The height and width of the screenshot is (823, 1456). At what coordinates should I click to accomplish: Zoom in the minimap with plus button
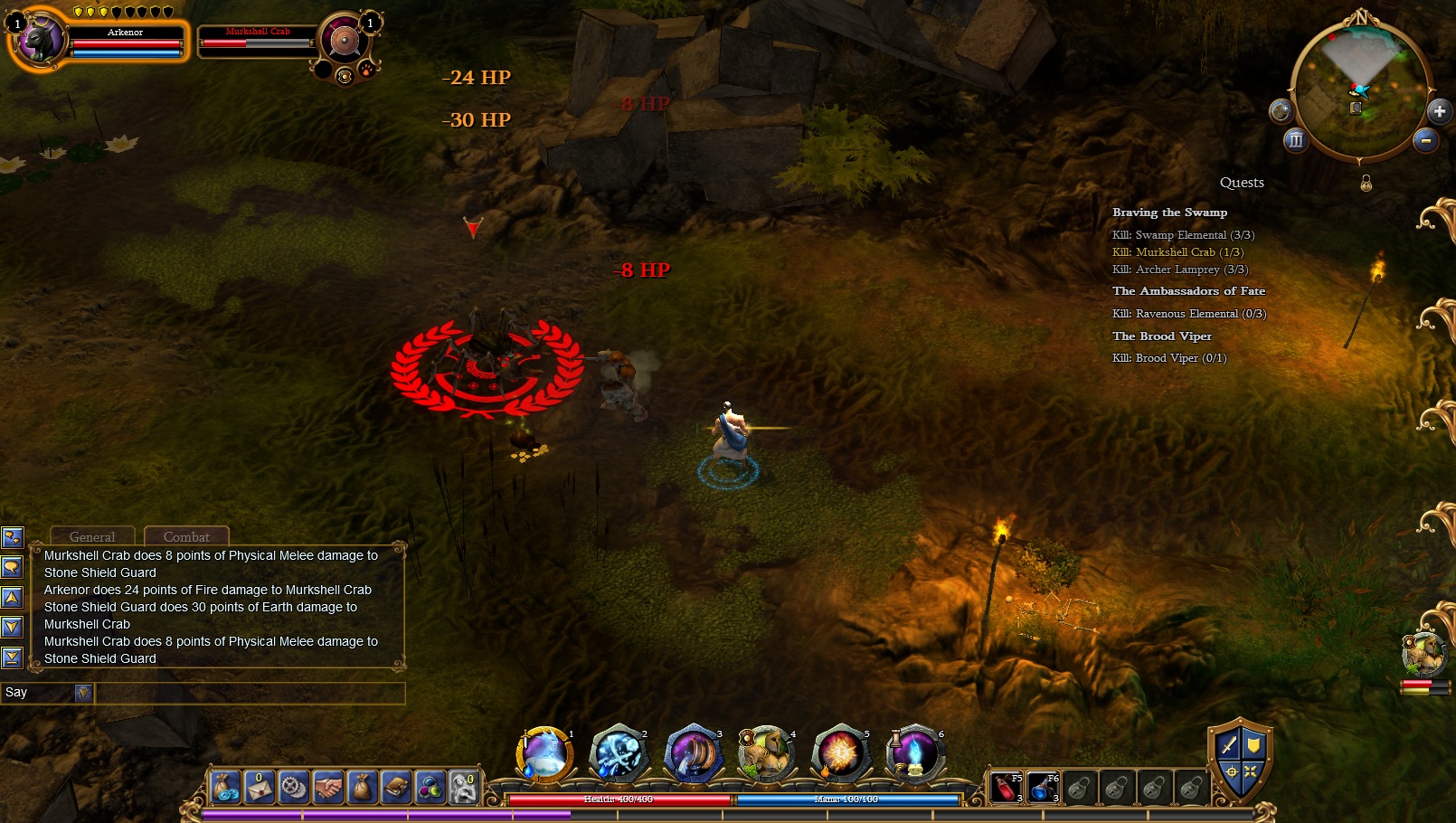[x=1439, y=111]
